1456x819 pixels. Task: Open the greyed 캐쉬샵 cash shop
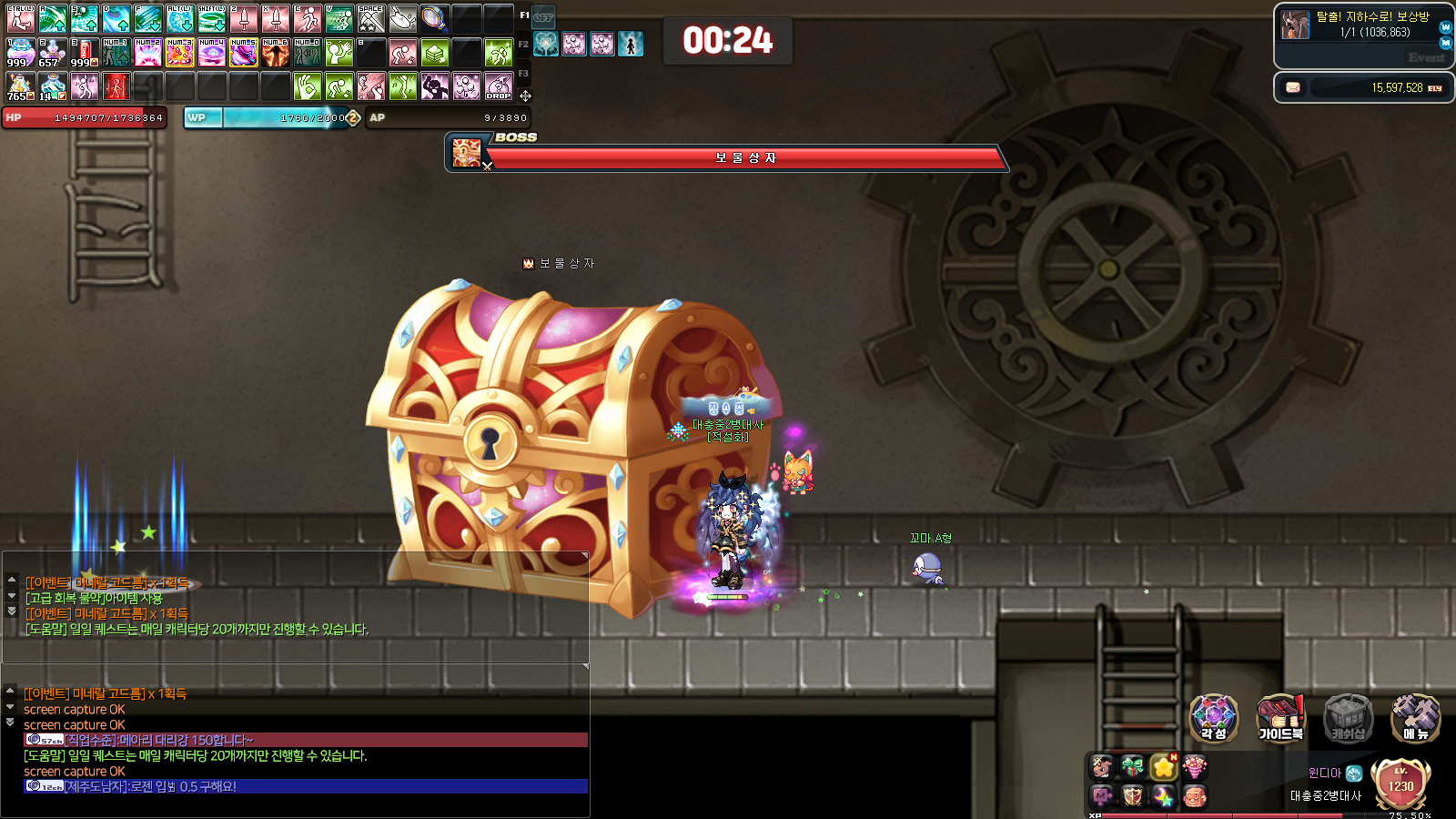[1348, 718]
